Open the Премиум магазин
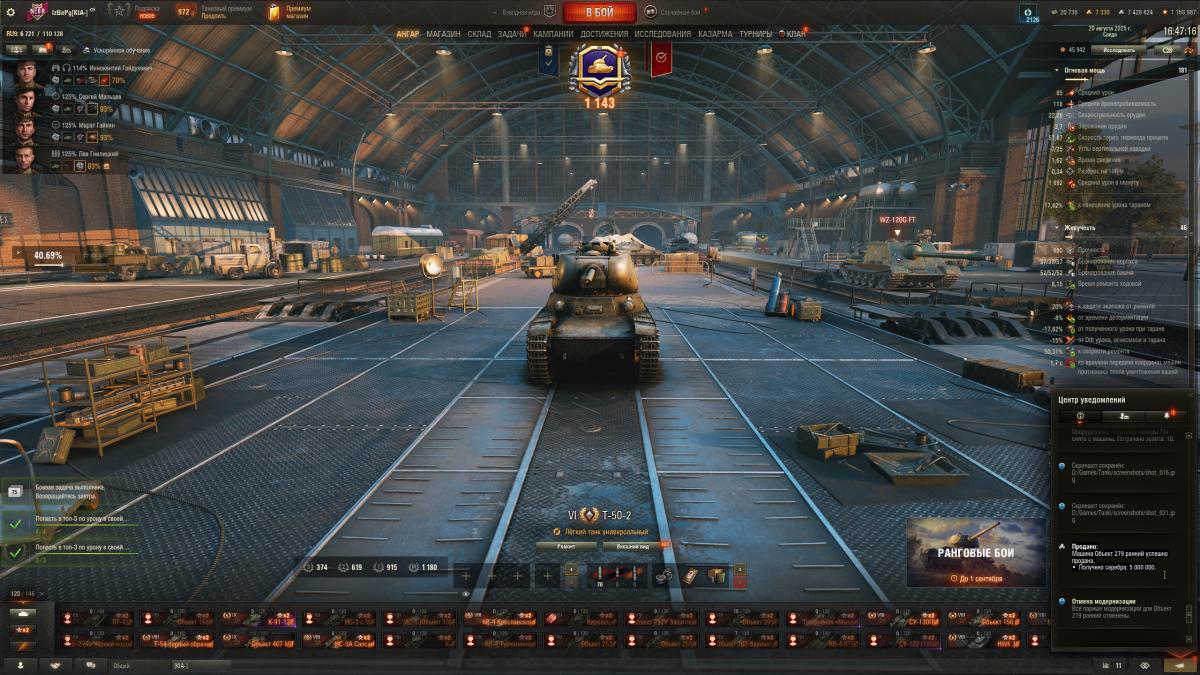Image resolution: width=1200 pixels, height=675 pixels. 290,12
